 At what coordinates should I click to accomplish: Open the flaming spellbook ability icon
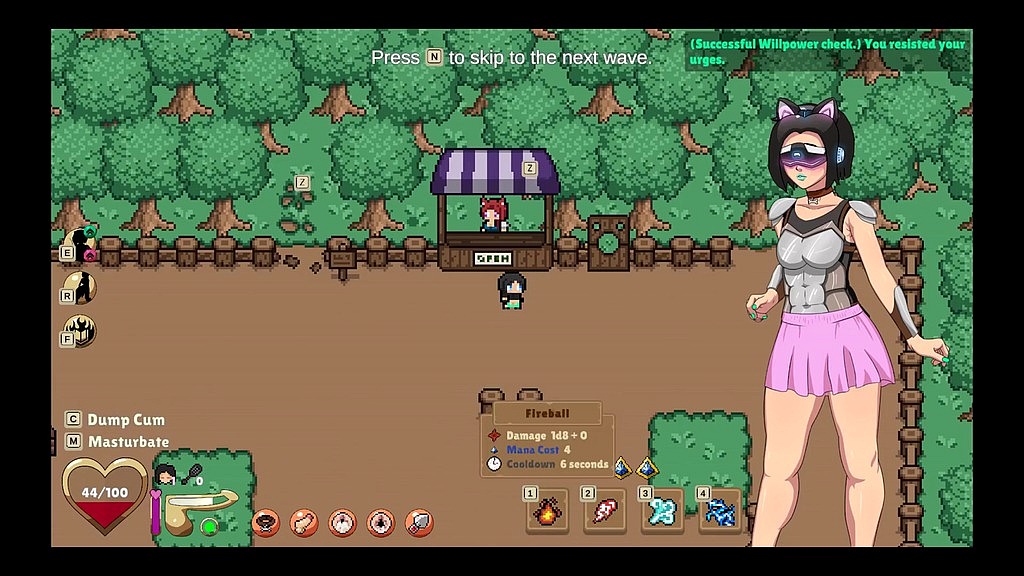80,330
